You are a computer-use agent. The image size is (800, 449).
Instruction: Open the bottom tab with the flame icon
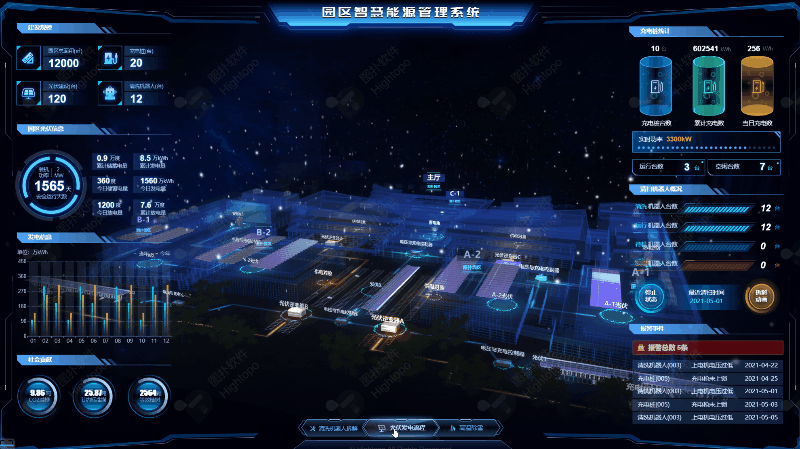click(x=464, y=428)
